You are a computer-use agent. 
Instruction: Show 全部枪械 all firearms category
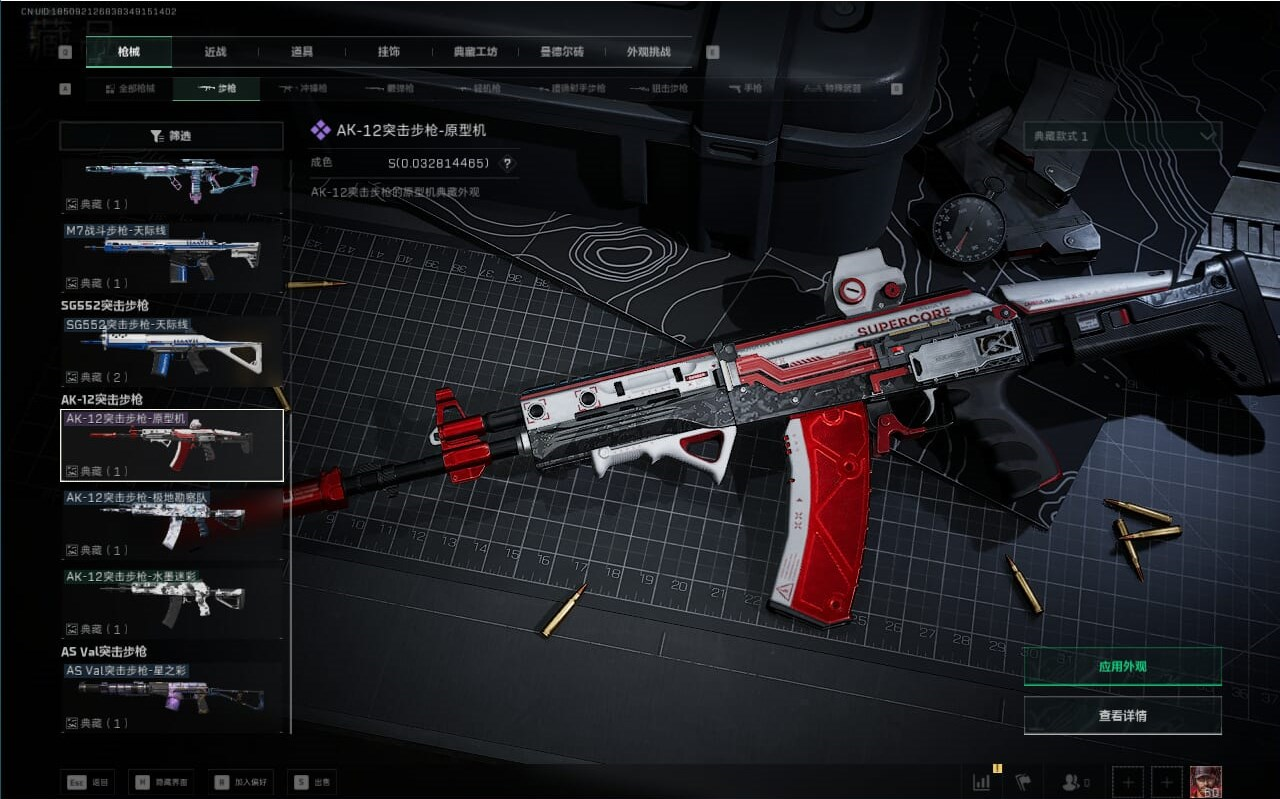pos(130,89)
